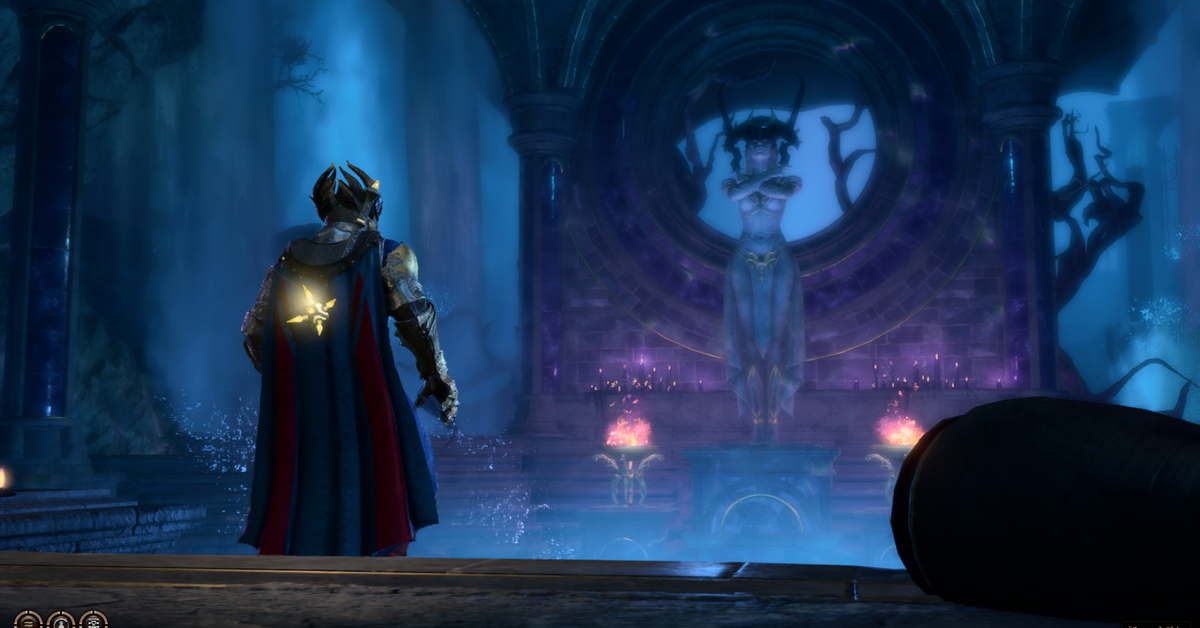Click the round person silhouette icon
This screenshot has width=1200, height=628.
point(61,623)
